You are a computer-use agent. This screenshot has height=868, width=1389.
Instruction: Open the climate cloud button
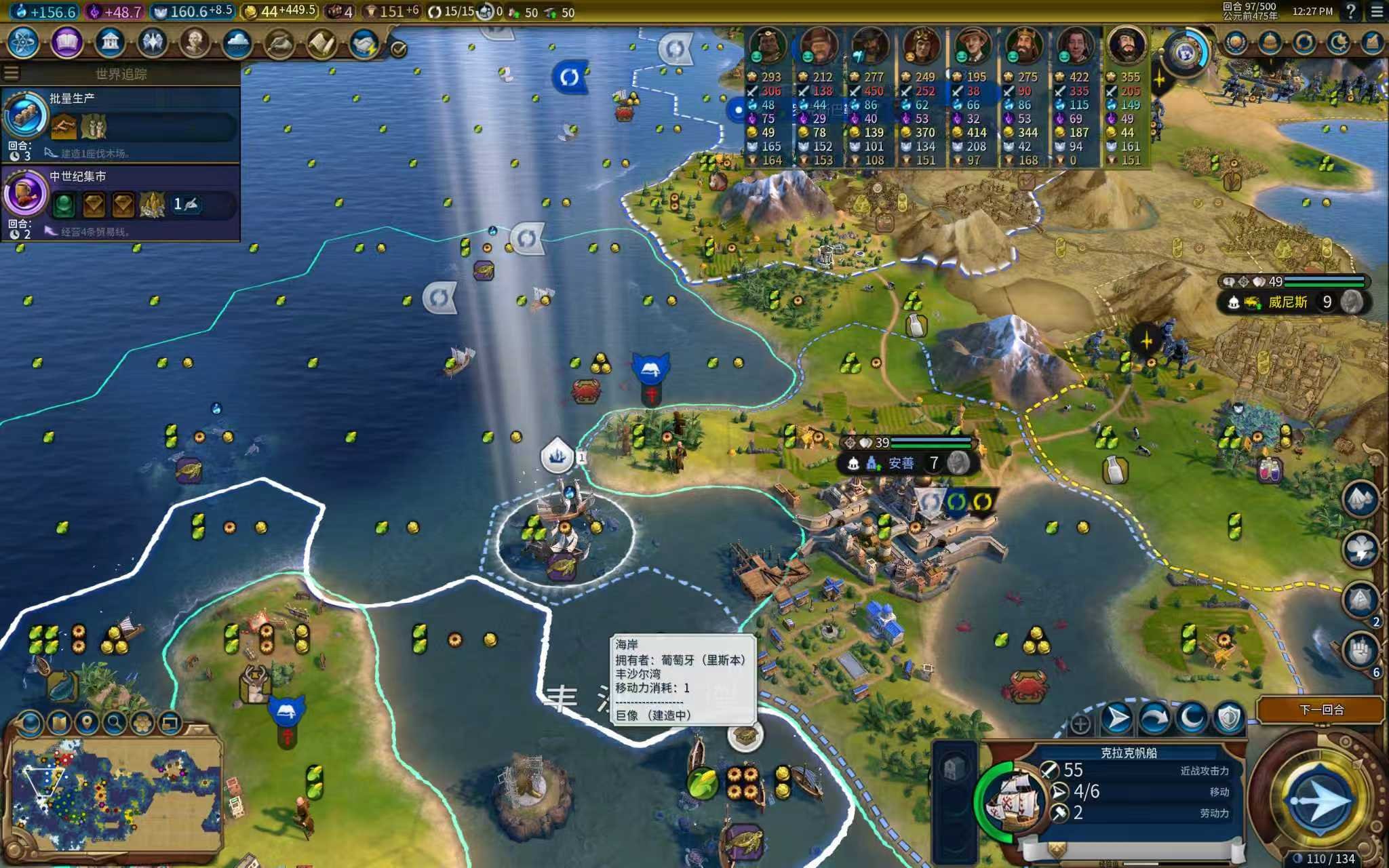coord(237,43)
